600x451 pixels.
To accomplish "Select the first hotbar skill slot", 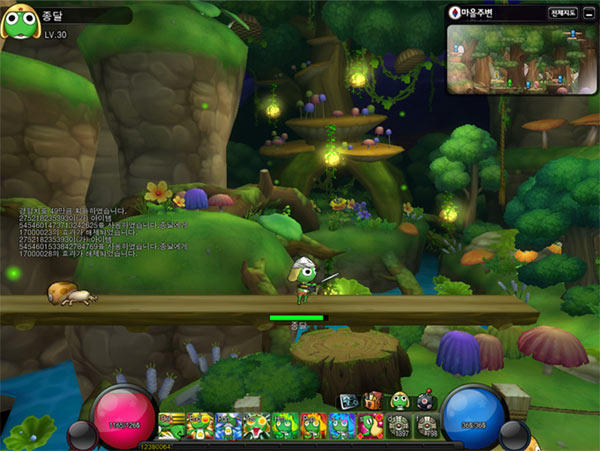I will pyautogui.click(x=172, y=426).
